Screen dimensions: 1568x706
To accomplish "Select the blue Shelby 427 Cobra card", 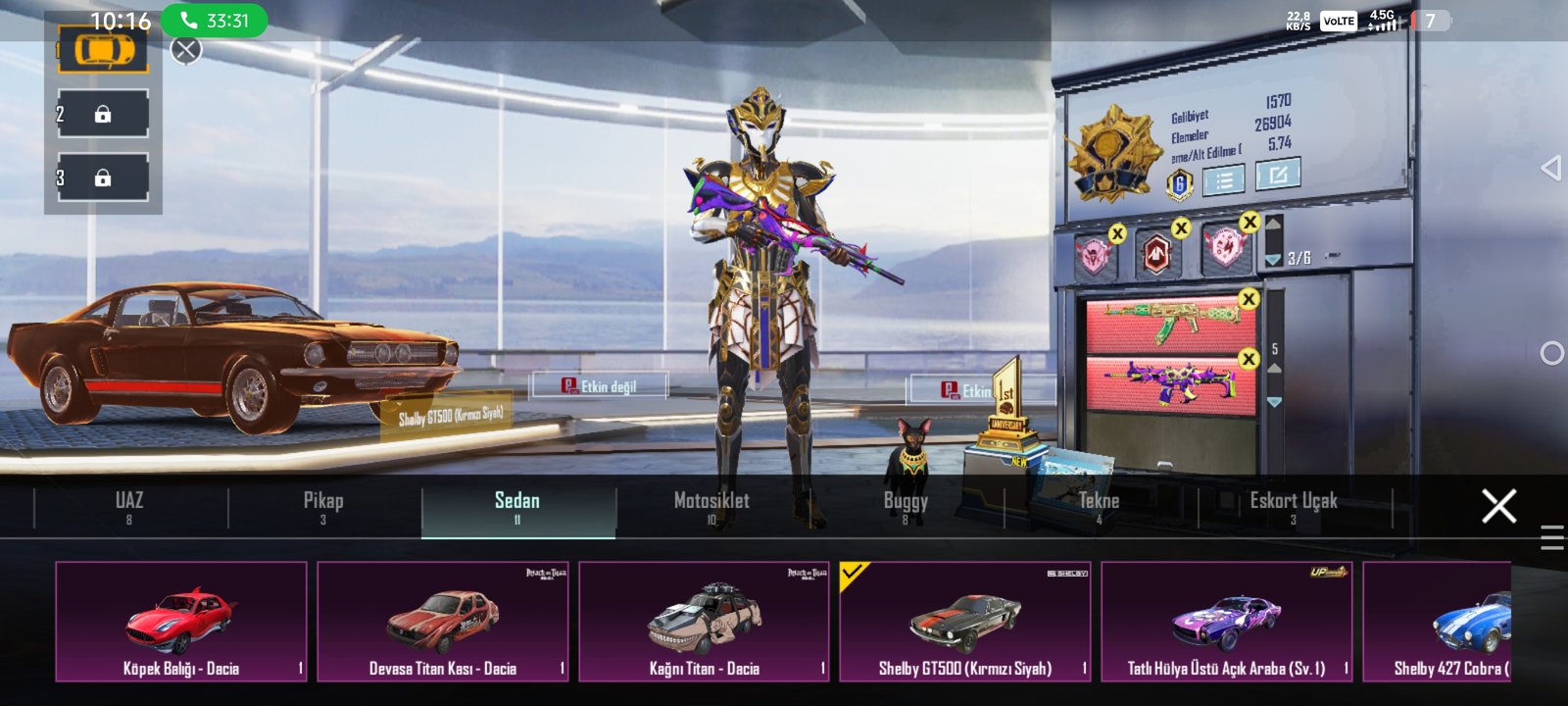I will [1439, 622].
